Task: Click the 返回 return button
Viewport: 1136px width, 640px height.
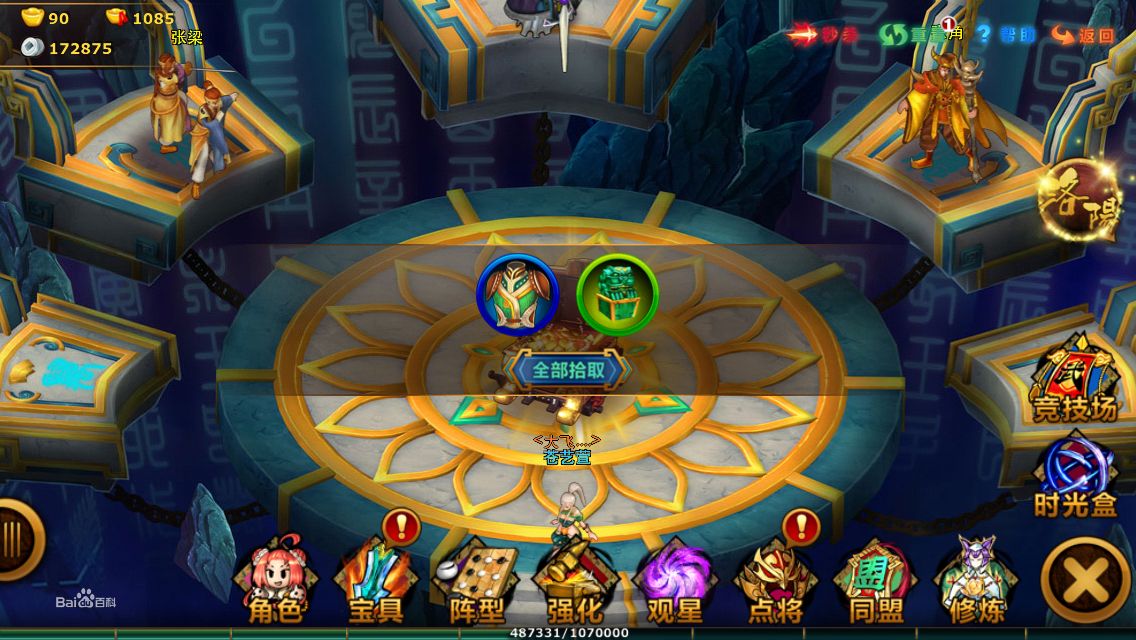Action: coord(1083,35)
